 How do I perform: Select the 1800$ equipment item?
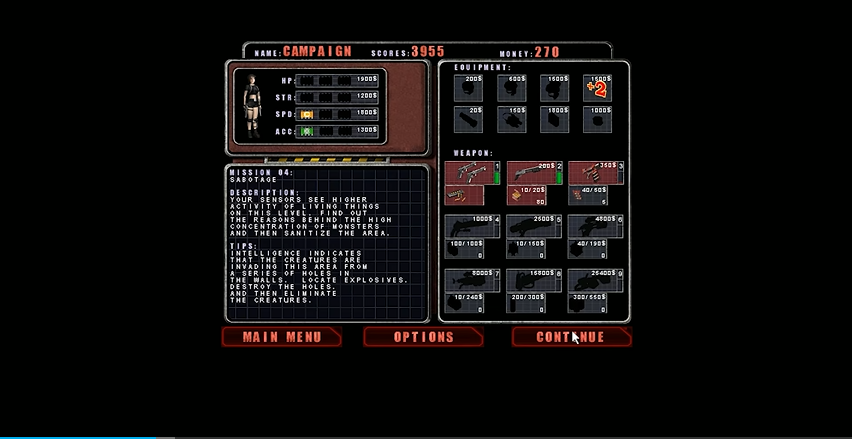pos(554,119)
